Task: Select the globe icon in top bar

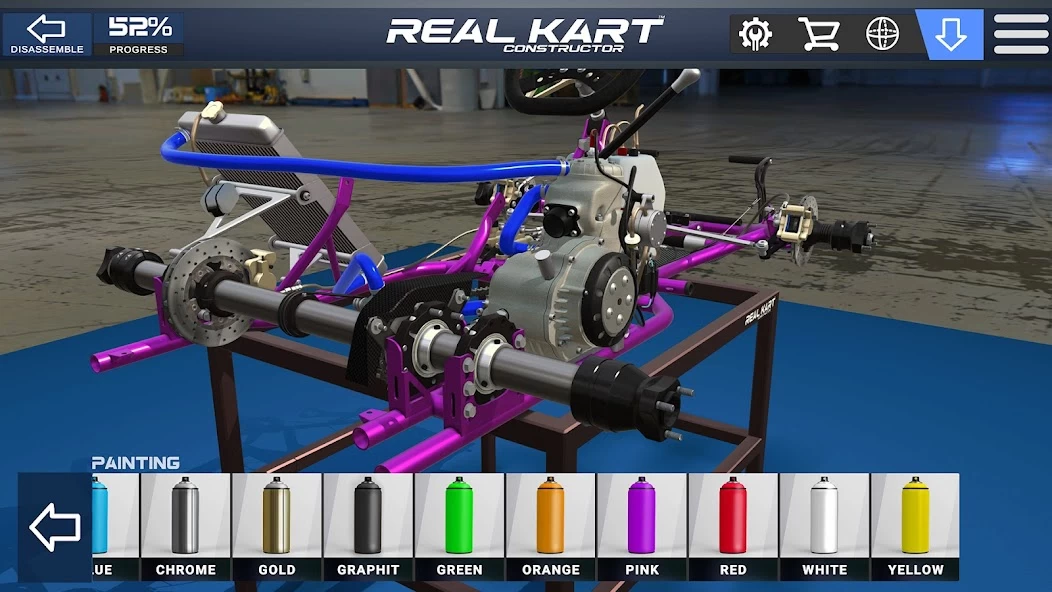Action: pos(882,35)
